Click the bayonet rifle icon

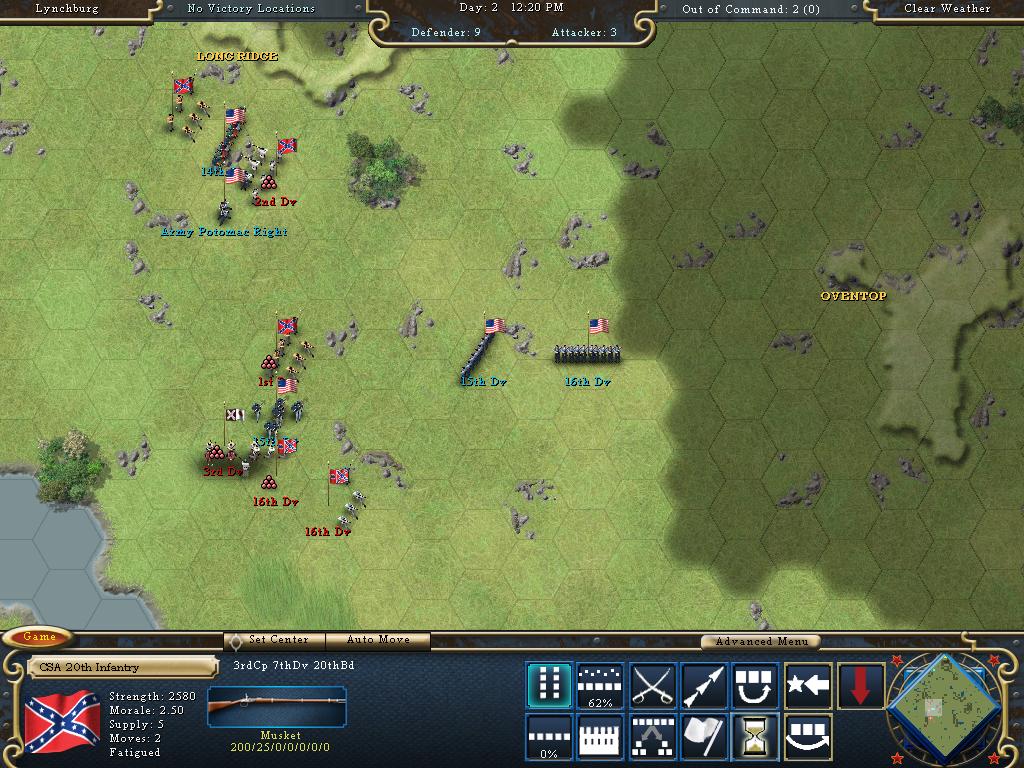pyautogui.click(x=704, y=685)
